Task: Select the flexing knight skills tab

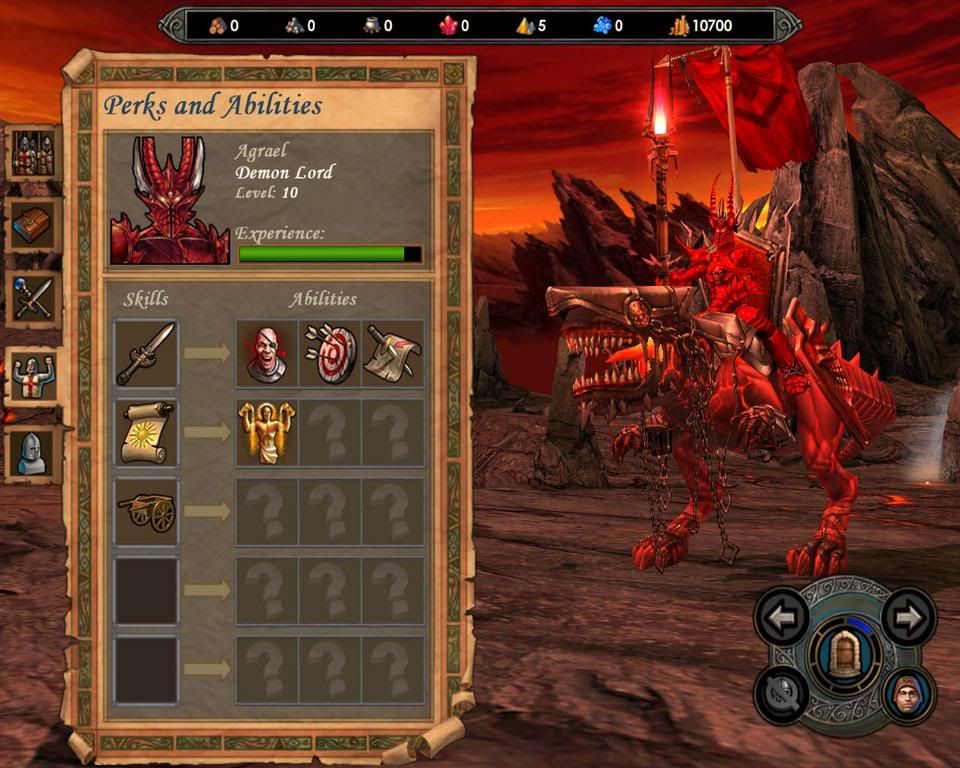Action: pos(32,377)
